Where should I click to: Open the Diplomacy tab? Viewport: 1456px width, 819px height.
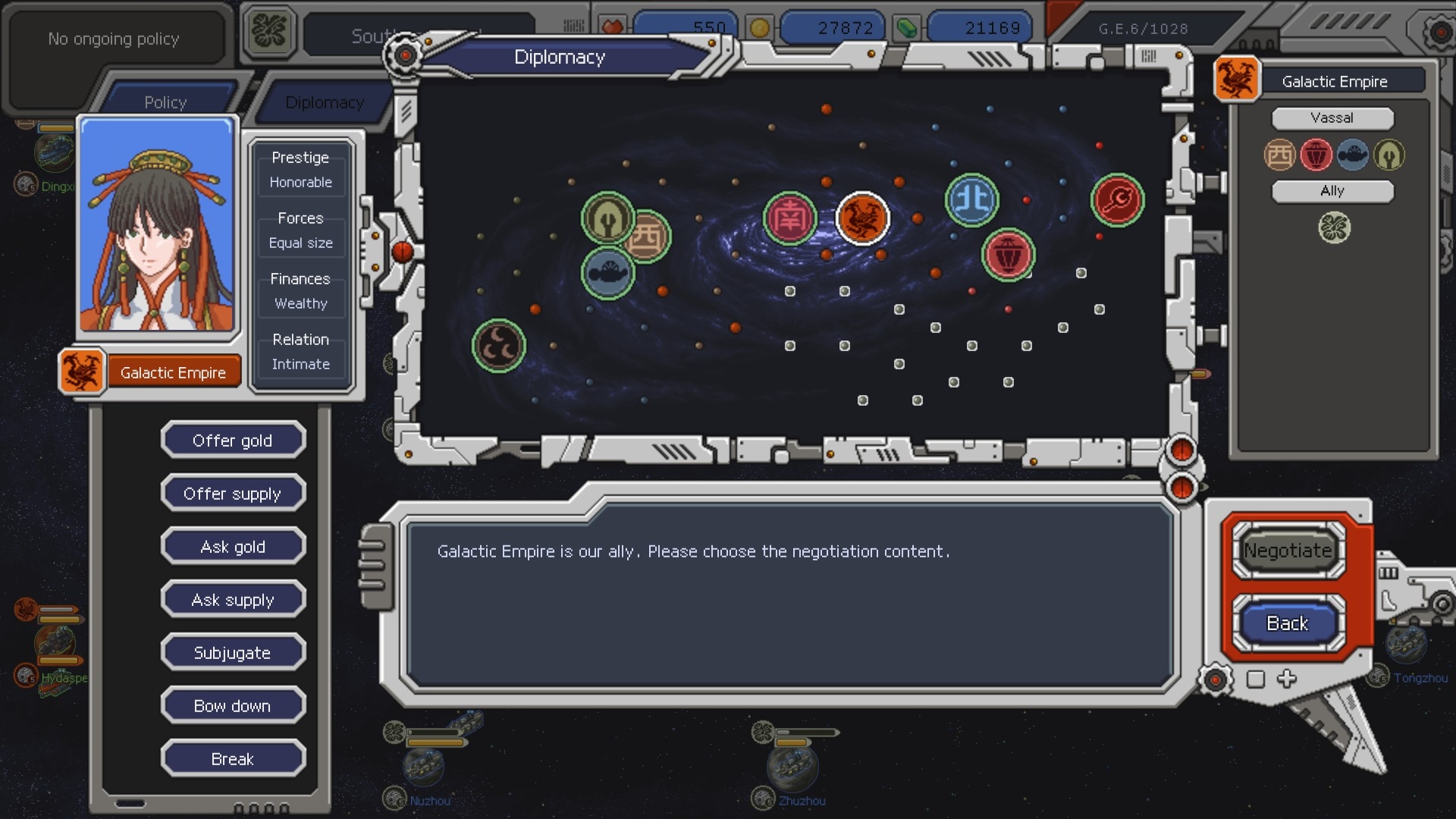tap(325, 102)
